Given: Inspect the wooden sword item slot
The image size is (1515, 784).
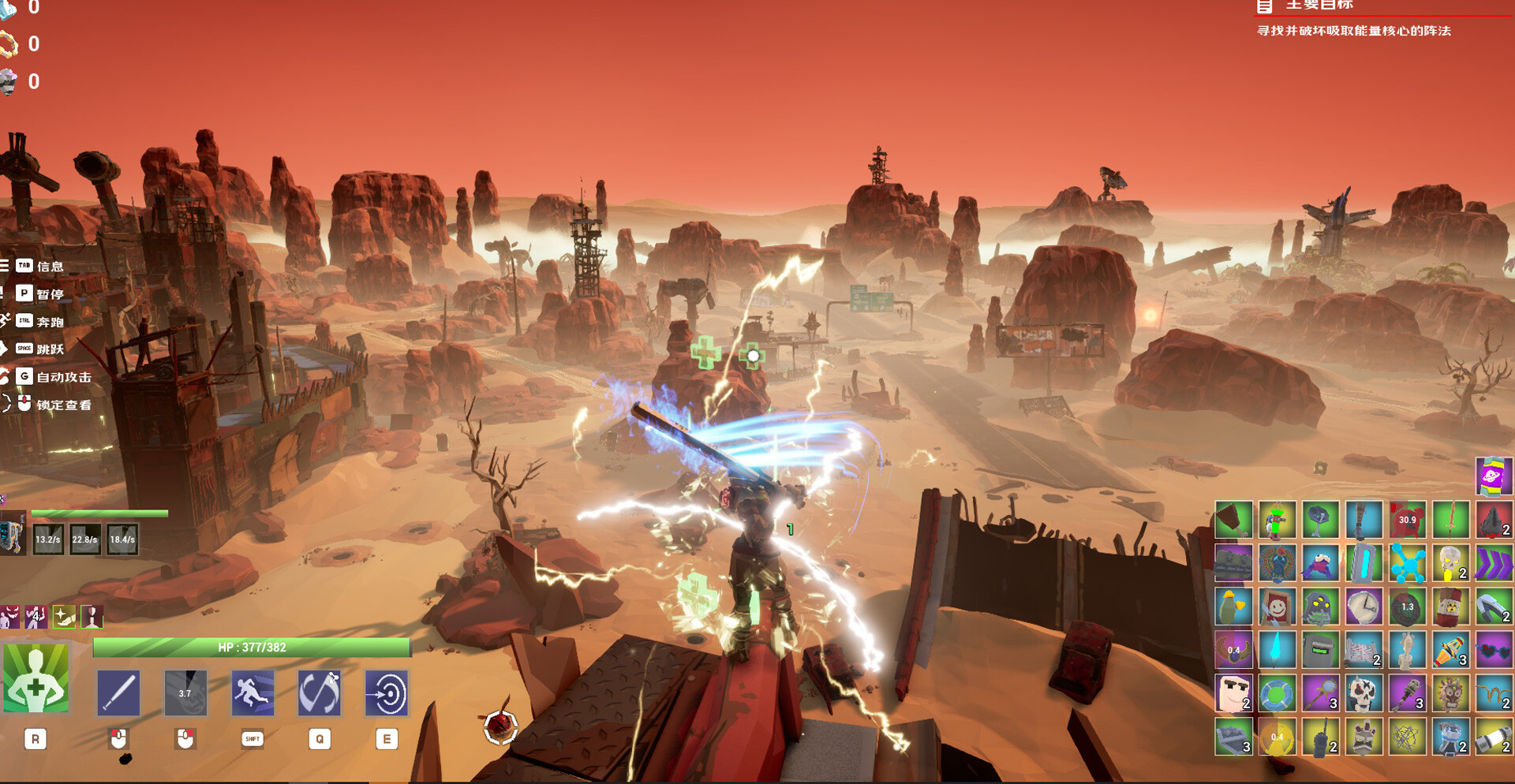Looking at the screenshot, I should 1450,521.
